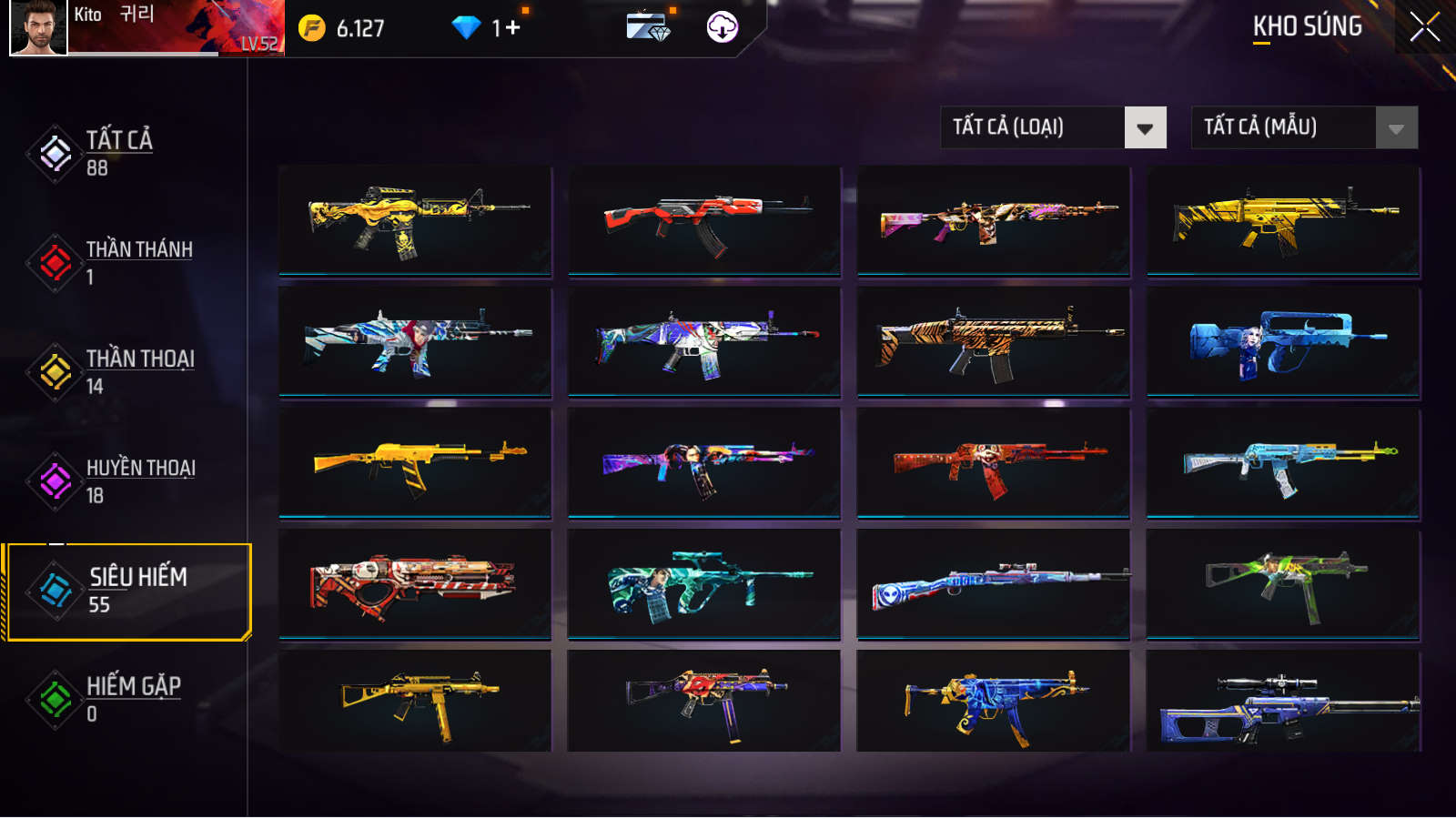Screen dimensions: 1456x819
Task: Pick the solid gold AK skin
Action: pos(415,463)
